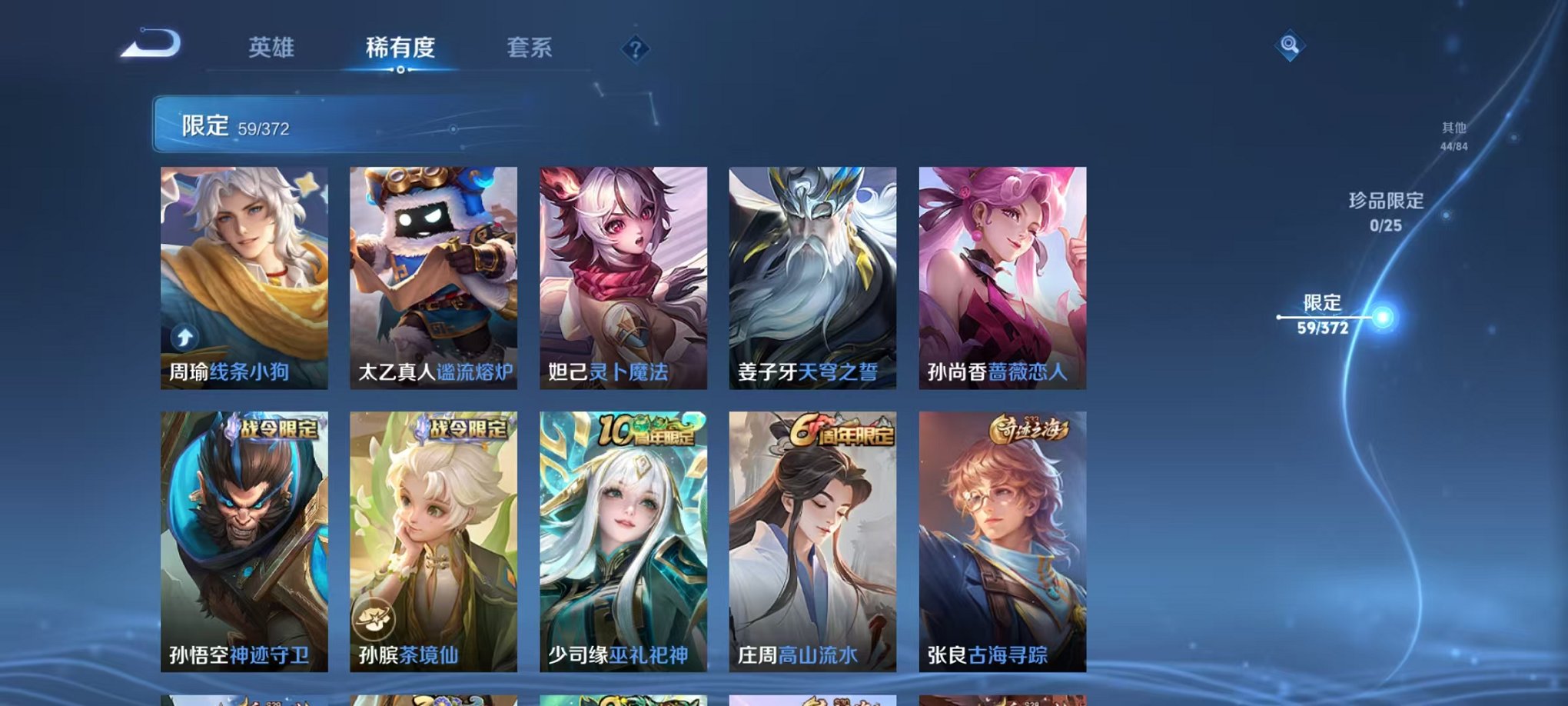The height and width of the screenshot is (706, 1568).
Task: Open search via the magnifier icon top-right
Action: [x=1291, y=44]
